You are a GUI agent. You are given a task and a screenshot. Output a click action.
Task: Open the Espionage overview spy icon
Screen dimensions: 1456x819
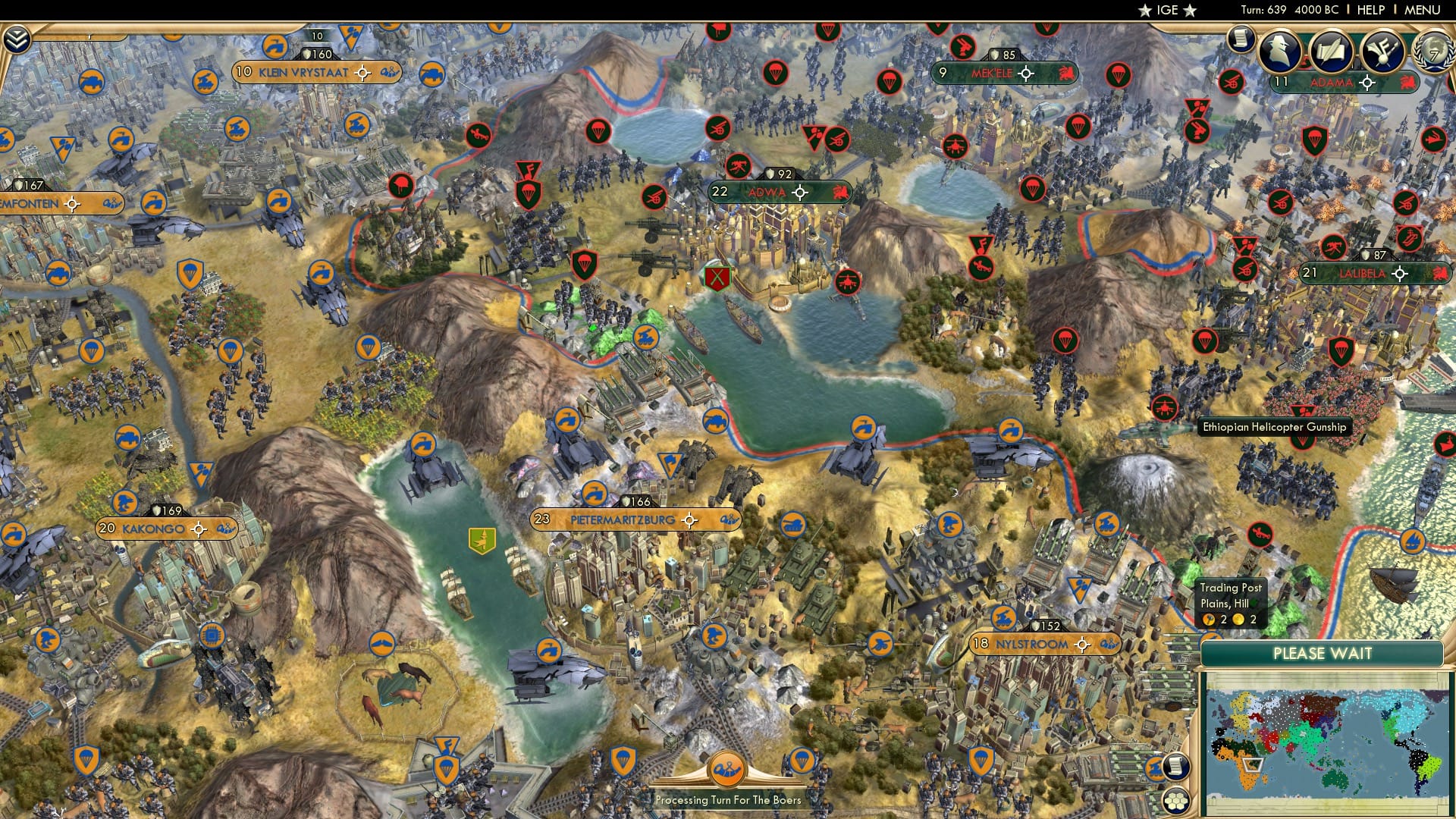pyautogui.click(x=1282, y=52)
